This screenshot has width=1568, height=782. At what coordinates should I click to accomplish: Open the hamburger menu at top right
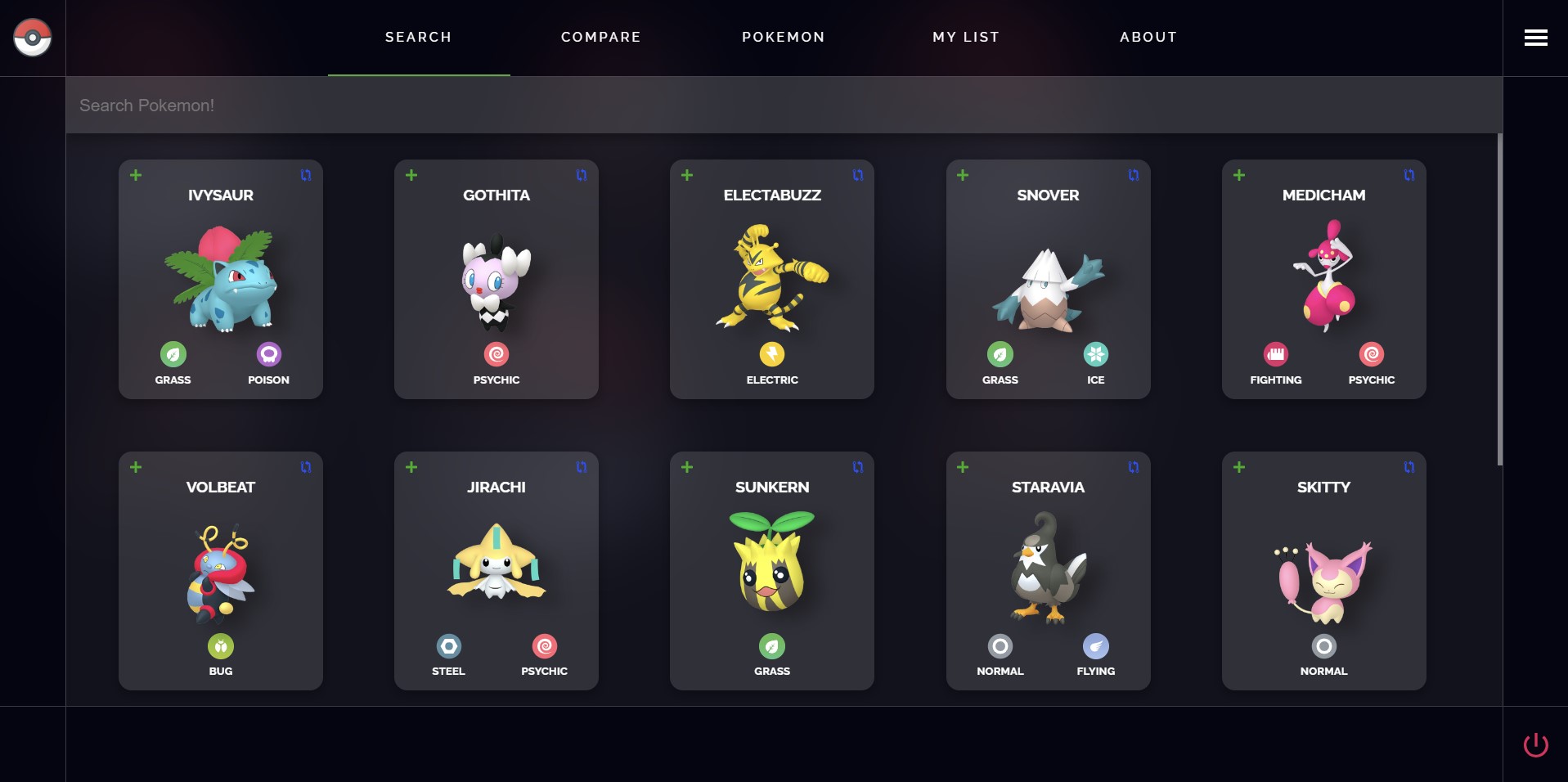click(x=1535, y=38)
